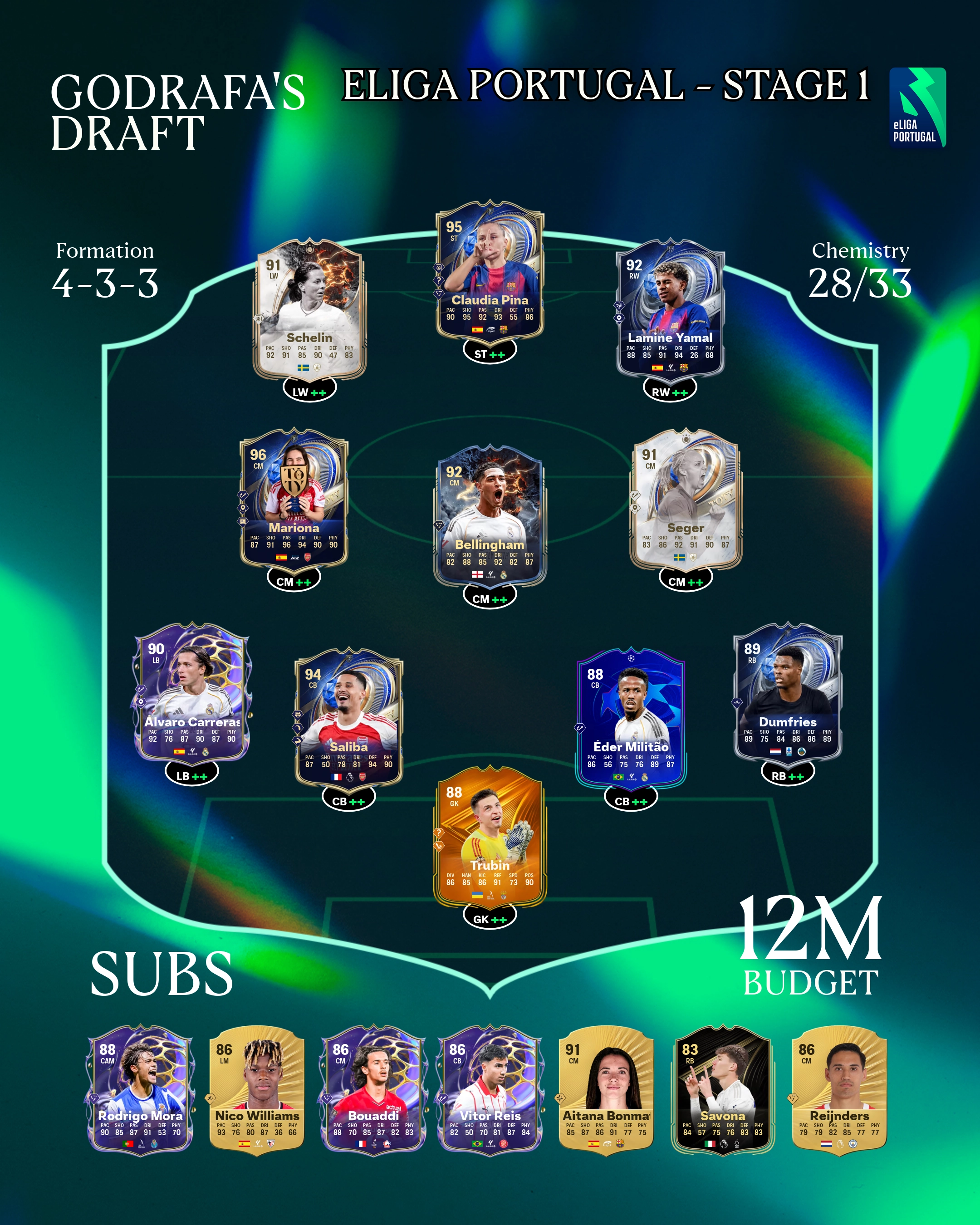Choose the Álvaro Carreras left back card

tap(191, 693)
